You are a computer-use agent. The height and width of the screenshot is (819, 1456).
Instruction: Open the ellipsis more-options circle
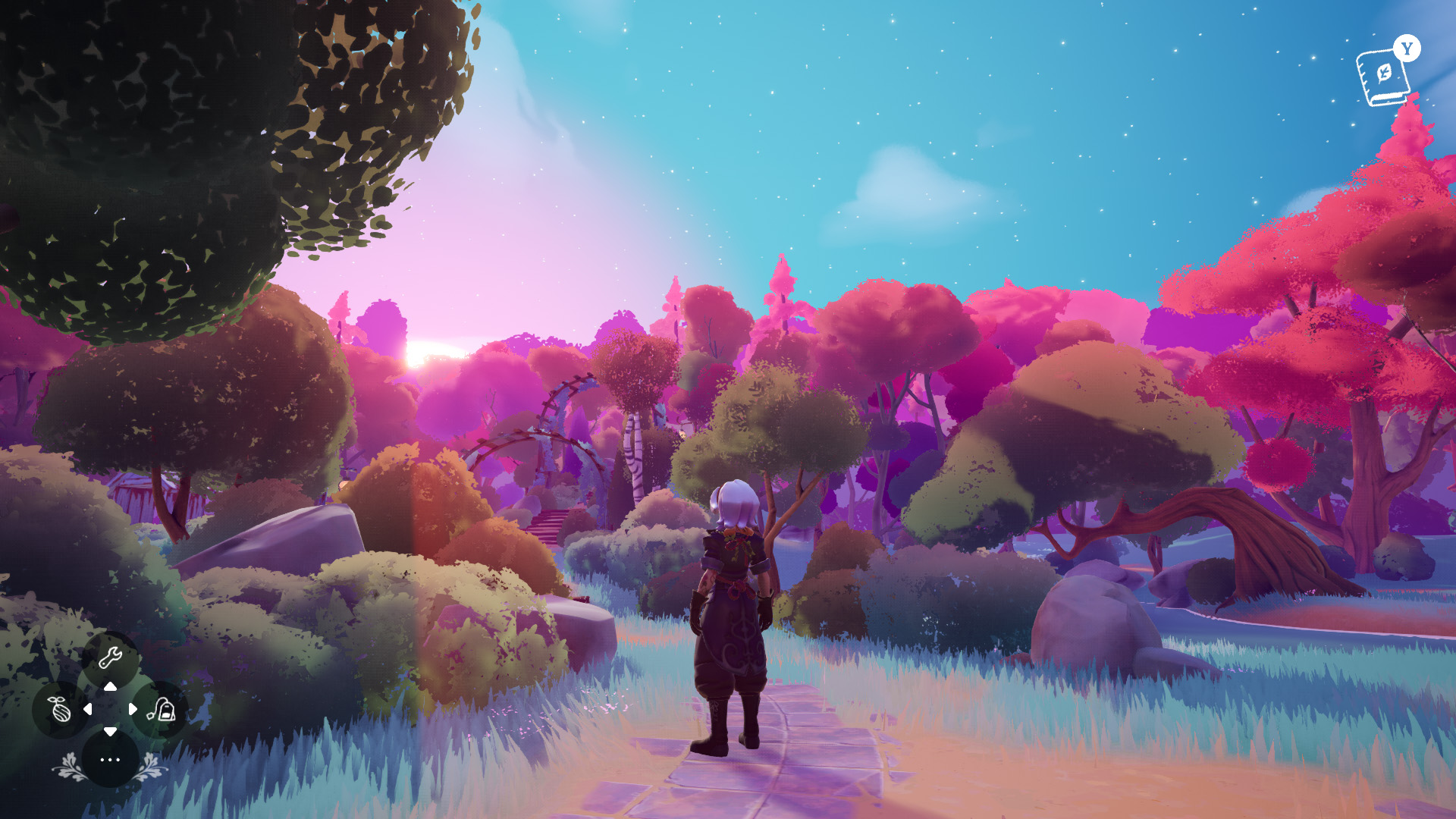click(x=110, y=759)
